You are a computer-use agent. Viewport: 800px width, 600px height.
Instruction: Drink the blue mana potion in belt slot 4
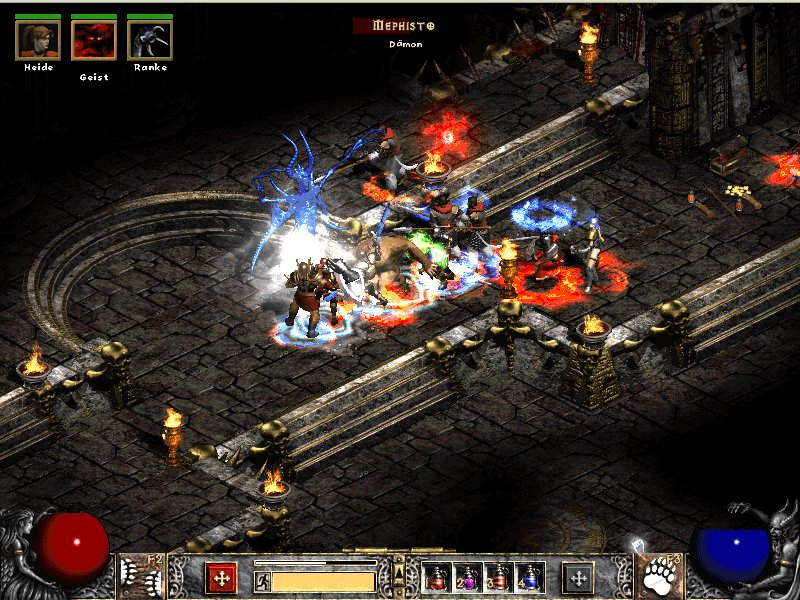pos(530,578)
